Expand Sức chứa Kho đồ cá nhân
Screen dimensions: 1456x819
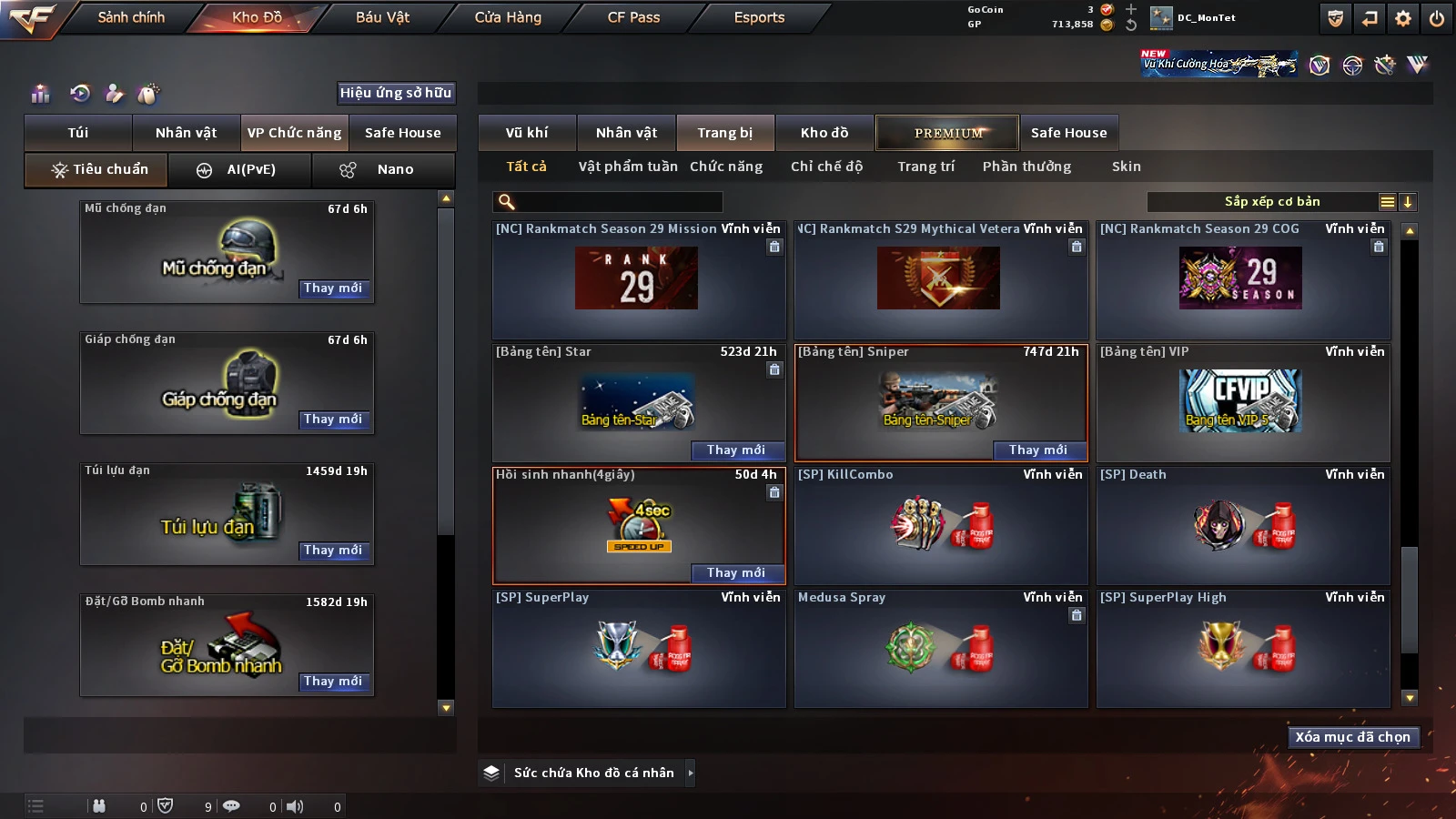[691, 773]
